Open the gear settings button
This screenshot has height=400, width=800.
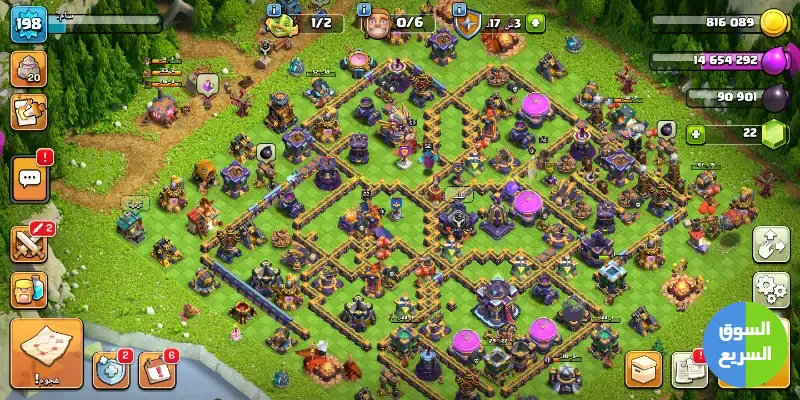coord(771,288)
